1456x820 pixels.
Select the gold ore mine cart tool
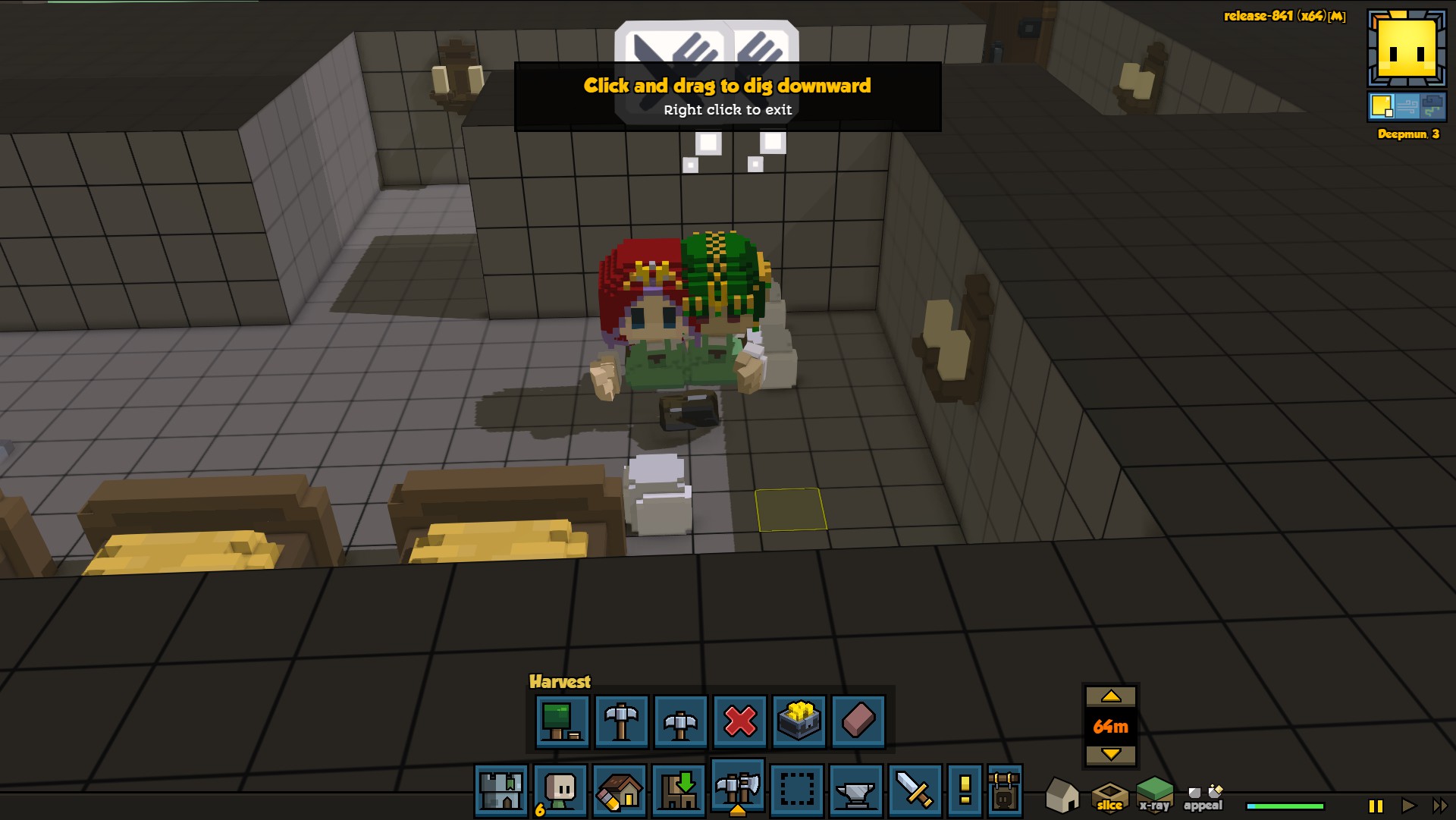799,721
